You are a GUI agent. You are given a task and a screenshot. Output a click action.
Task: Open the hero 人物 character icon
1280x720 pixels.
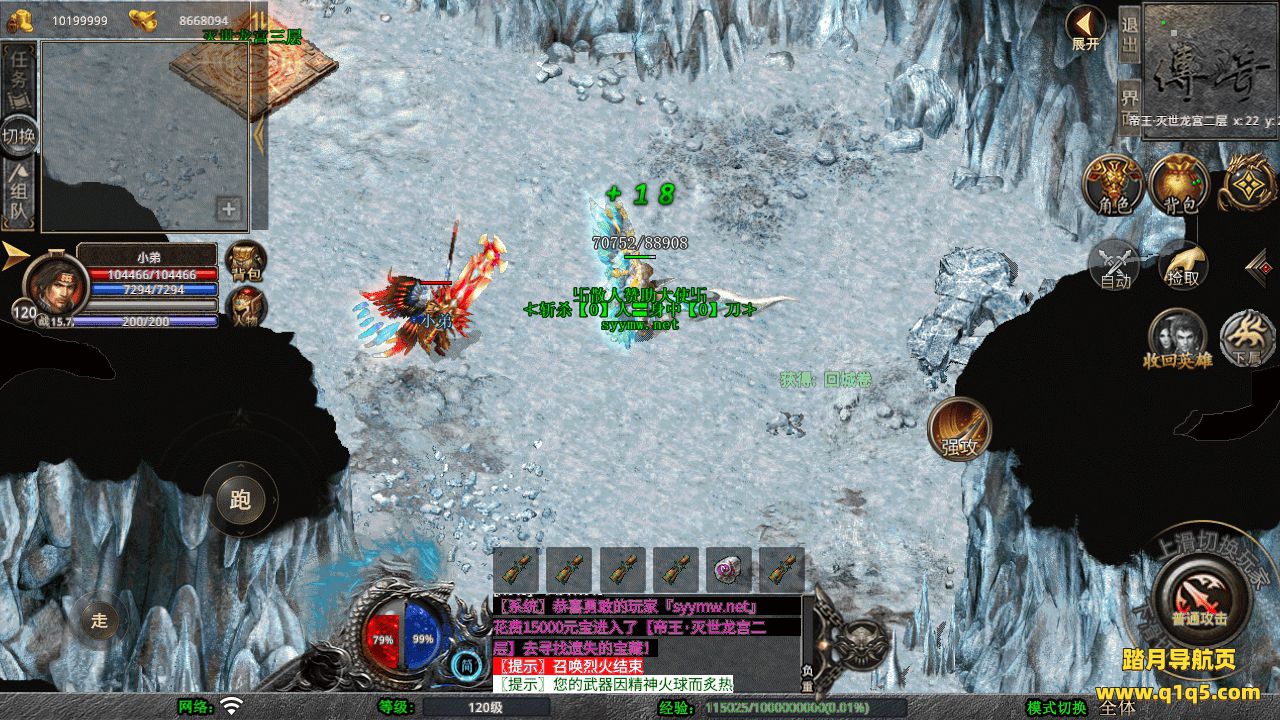pos(245,307)
